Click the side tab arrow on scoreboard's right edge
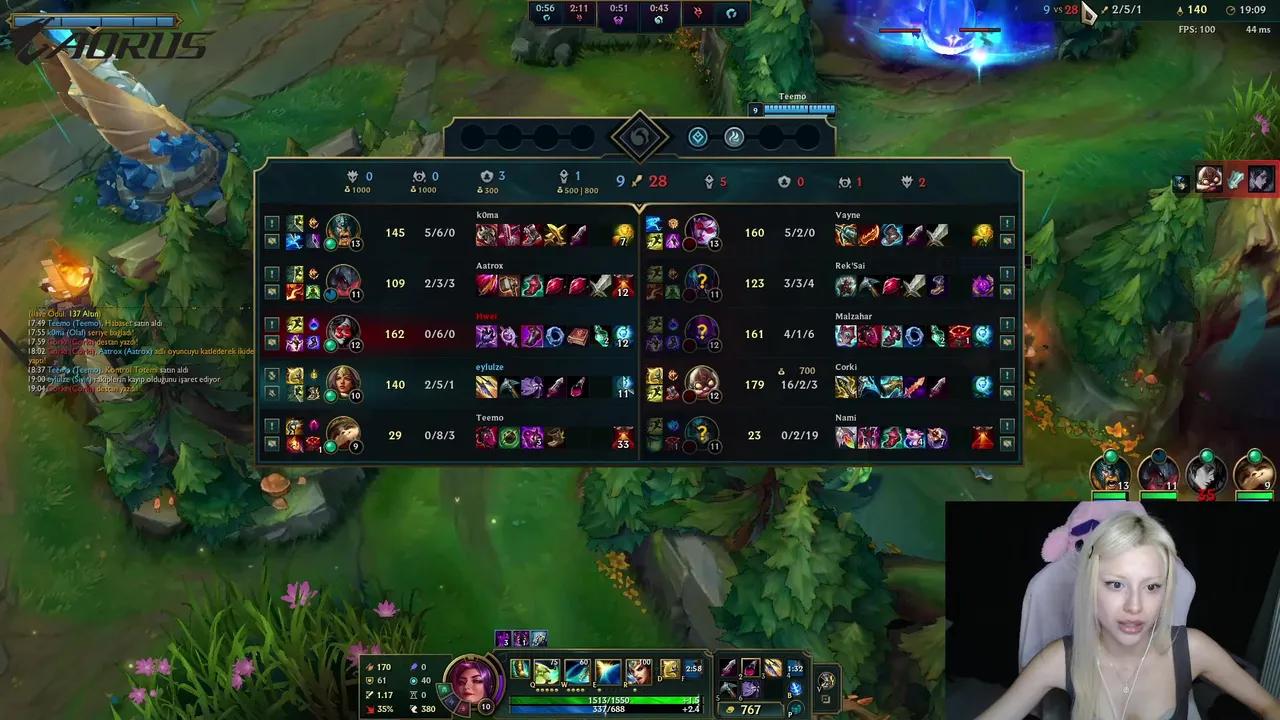This screenshot has height=720, width=1280. coord(1026,261)
